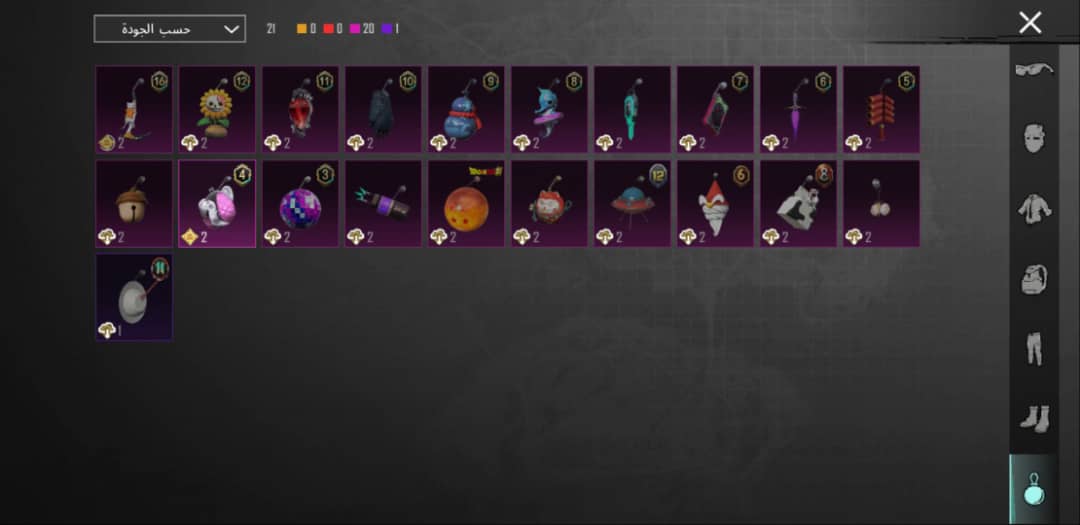Pick the purple dagger charm
The image size is (1080, 525).
pyautogui.click(x=798, y=110)
